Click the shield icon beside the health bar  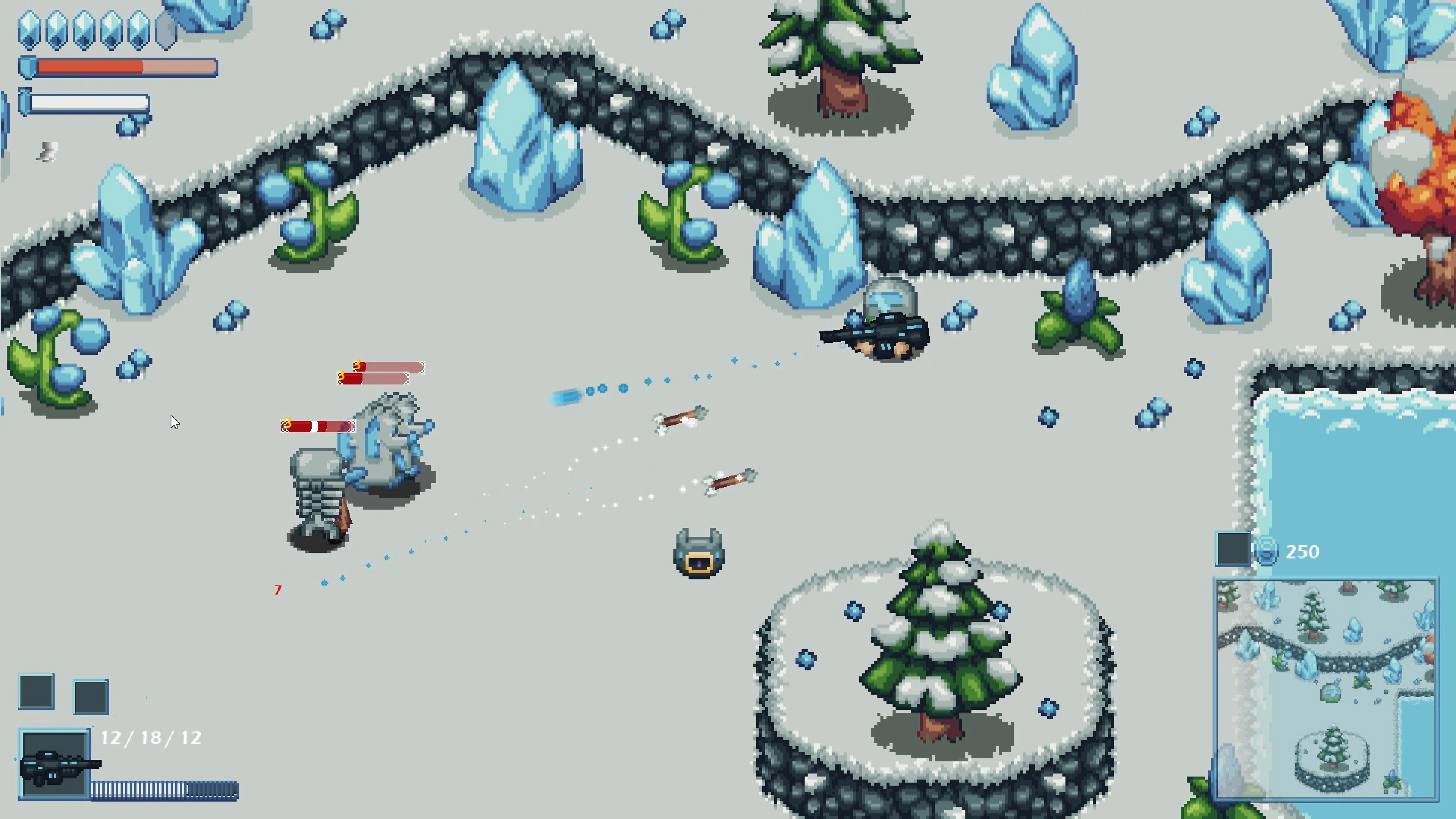pos(28,67)
